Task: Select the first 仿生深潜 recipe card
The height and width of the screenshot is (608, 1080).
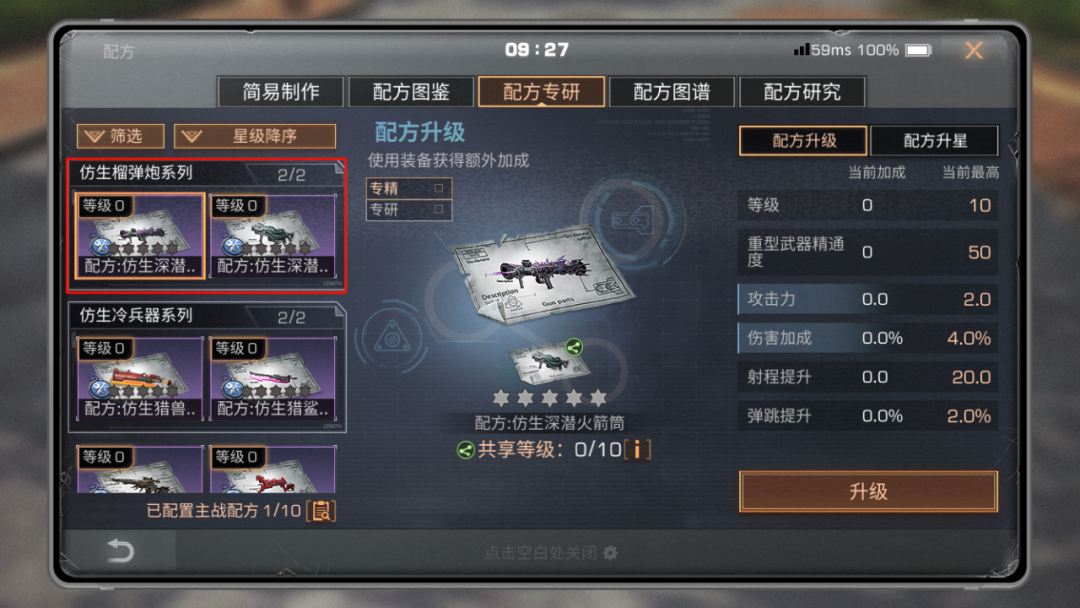Action: (140, 236)
